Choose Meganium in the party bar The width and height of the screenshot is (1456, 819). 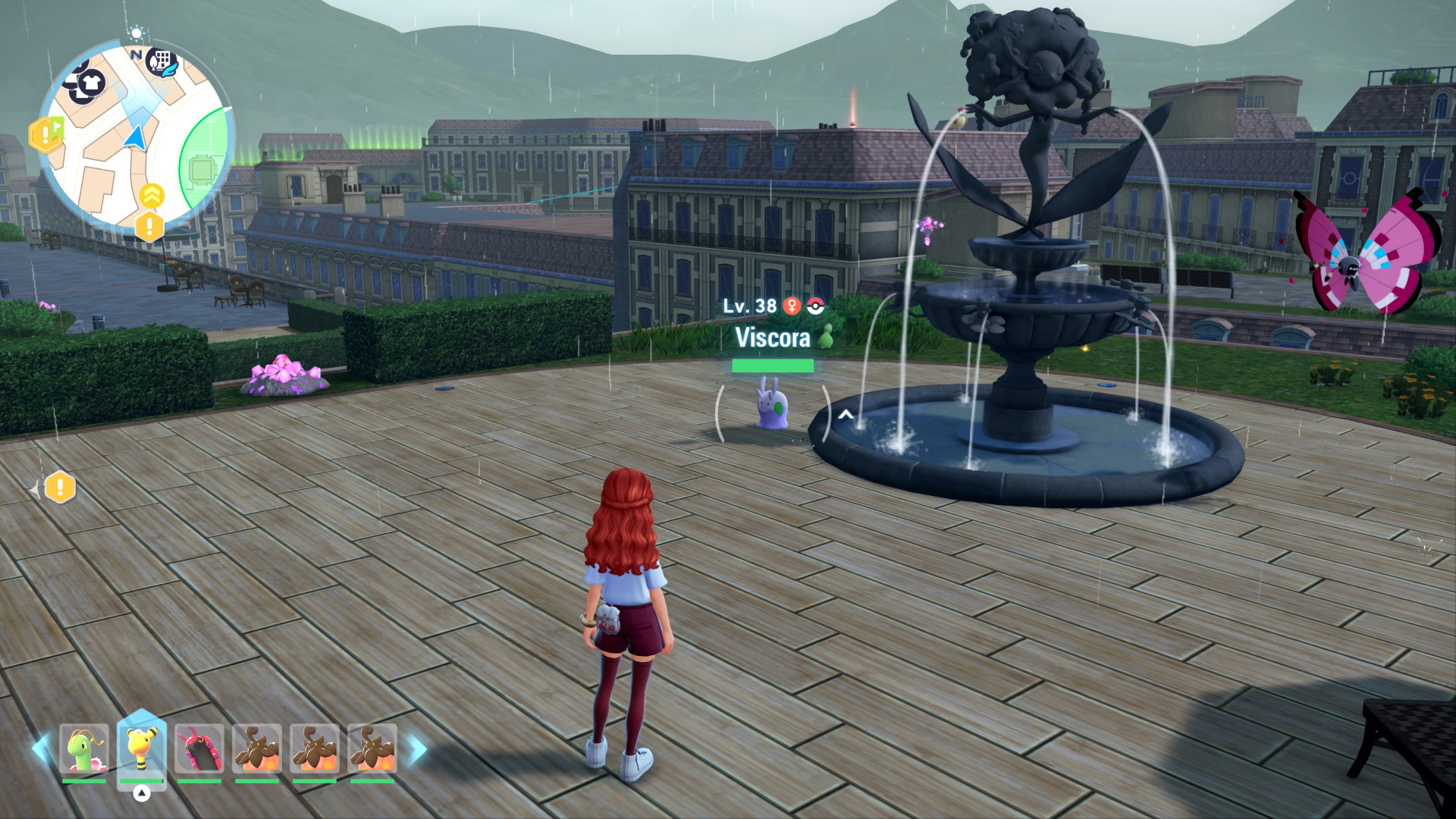pos(83,748)
